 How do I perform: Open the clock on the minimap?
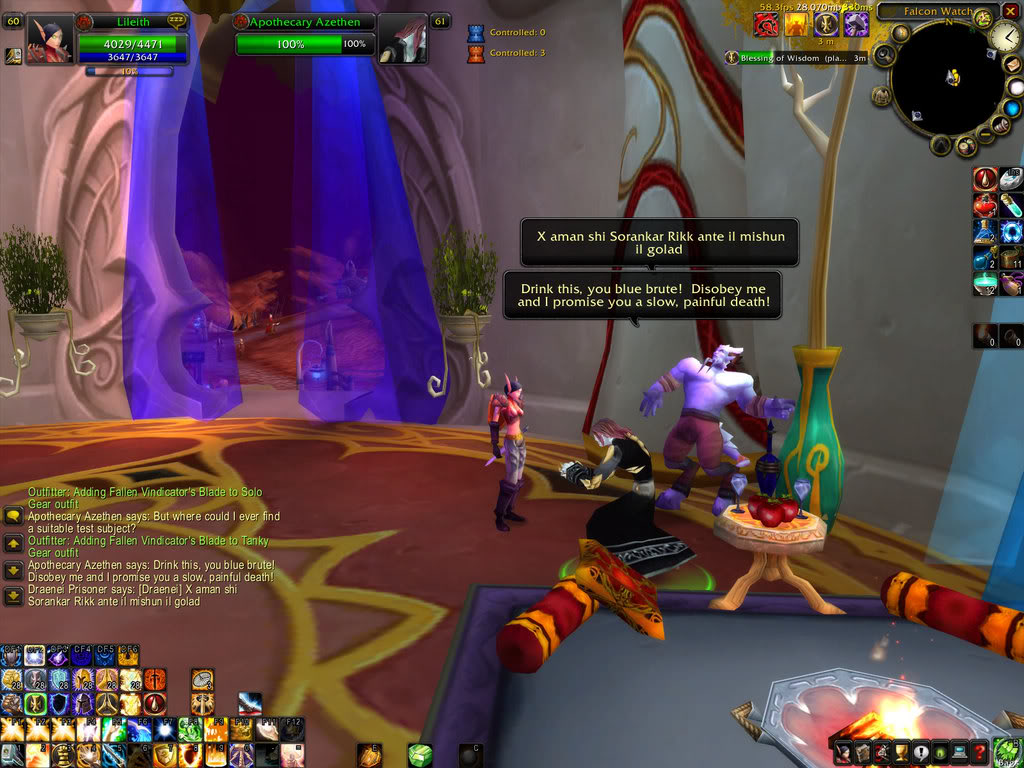(x=1005, y=39)
